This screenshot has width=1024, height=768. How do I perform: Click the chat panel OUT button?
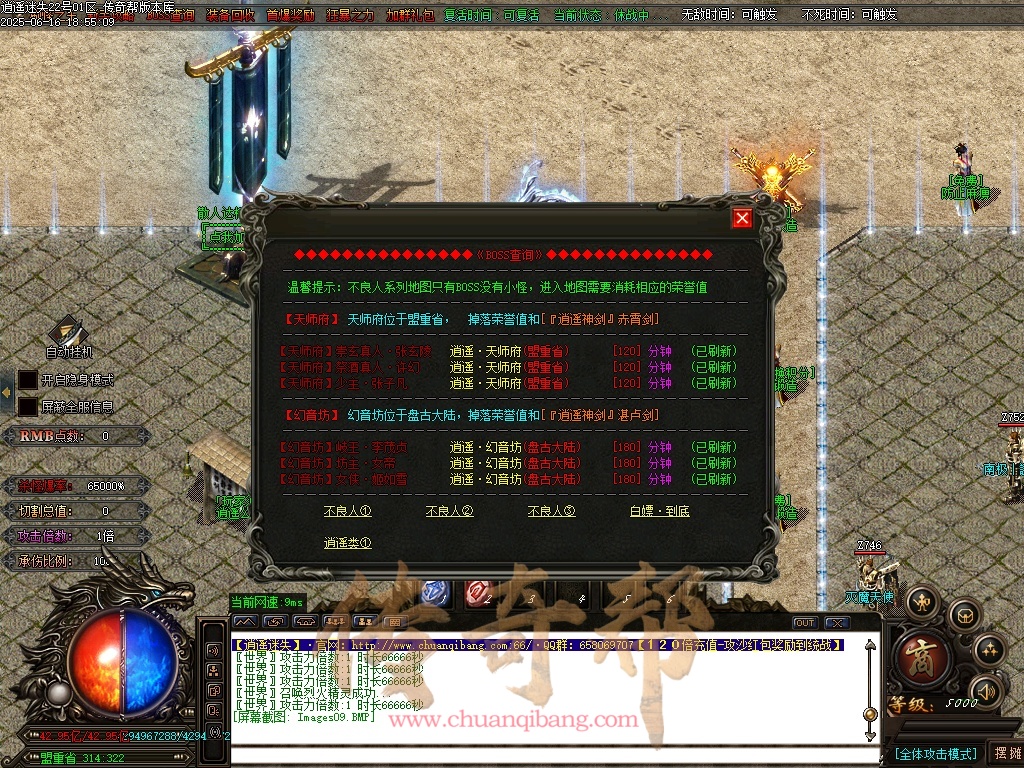point(805,623)
